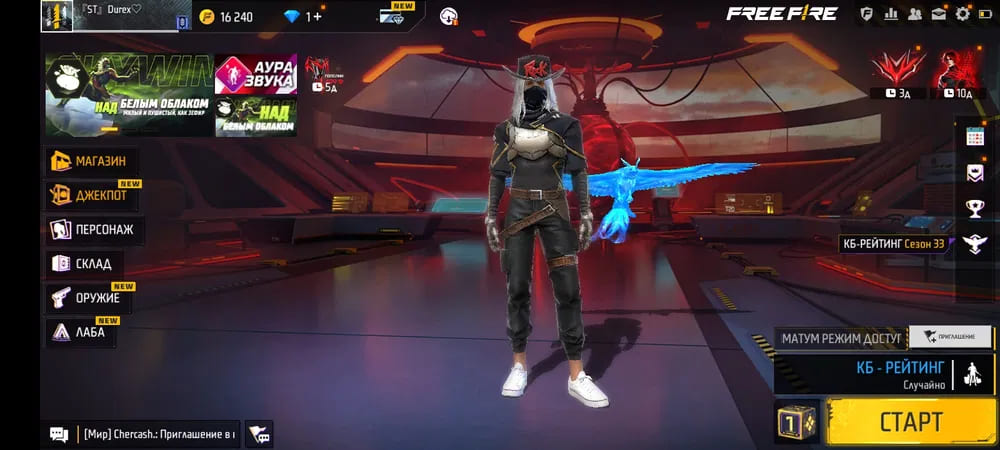
Task: Open the calendar events icon
Action: click(x=975, y=137)
